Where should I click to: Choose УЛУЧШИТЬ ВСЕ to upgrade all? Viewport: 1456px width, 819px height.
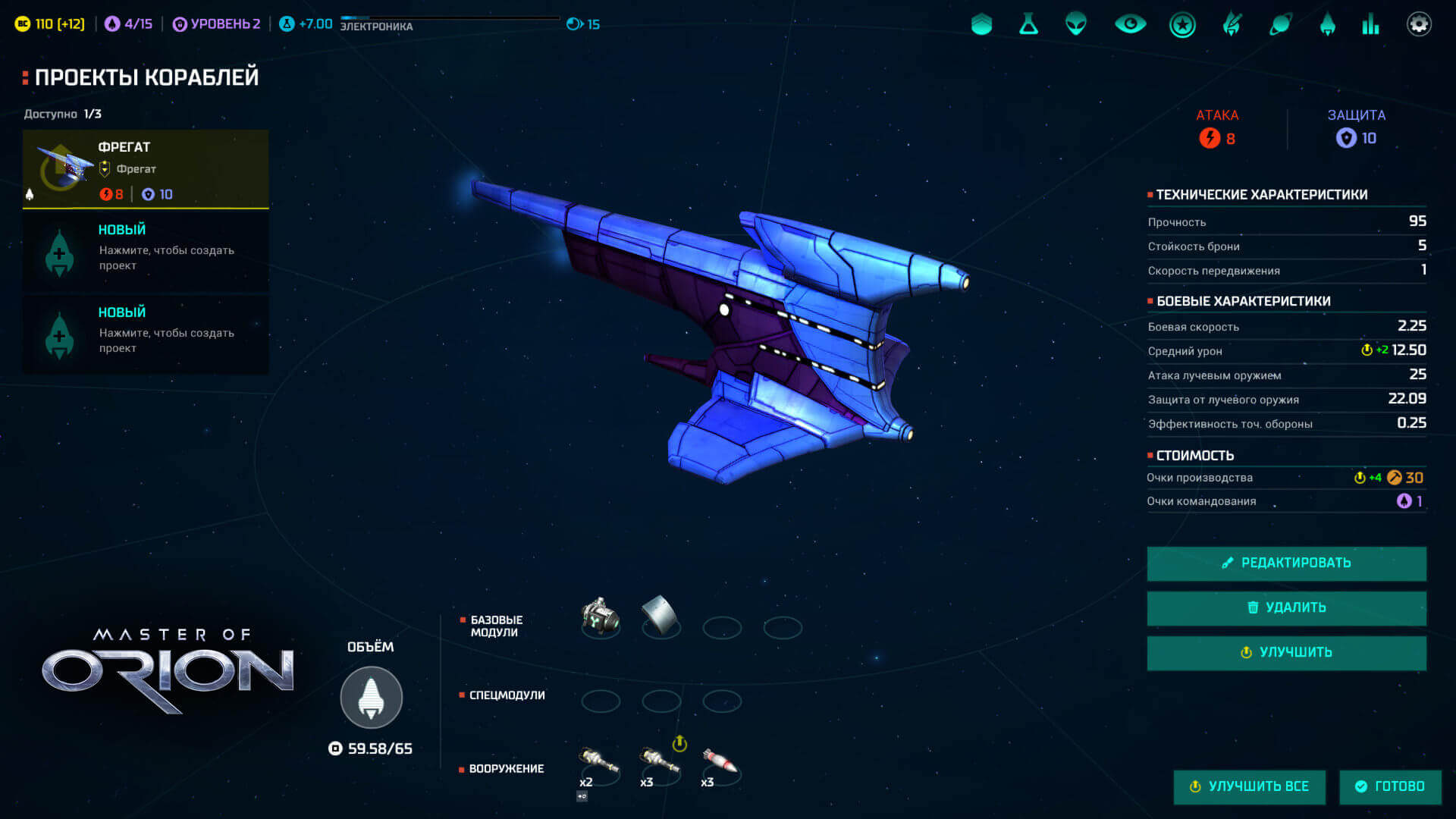point(1249,786)
